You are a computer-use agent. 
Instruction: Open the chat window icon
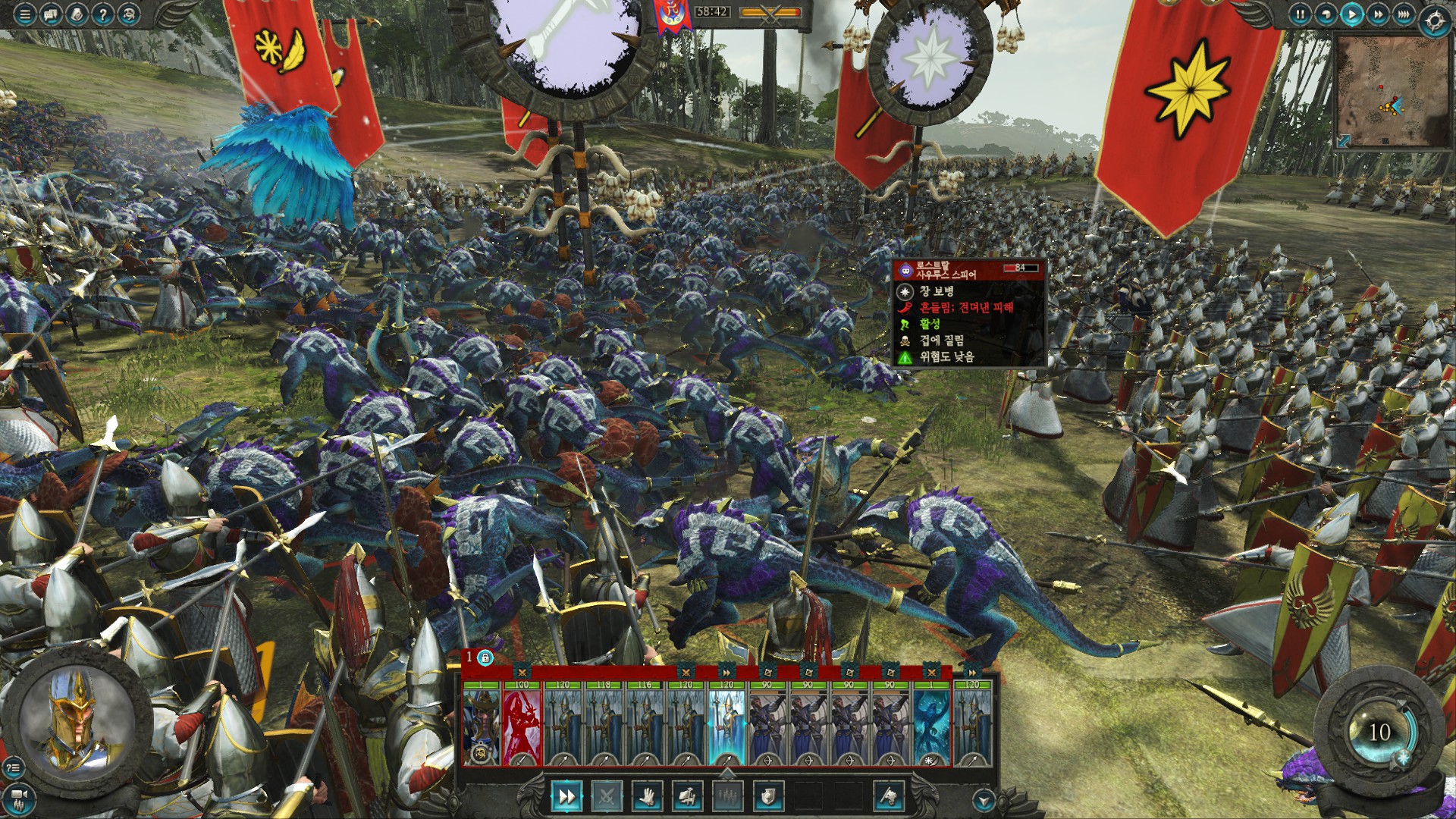51,14
